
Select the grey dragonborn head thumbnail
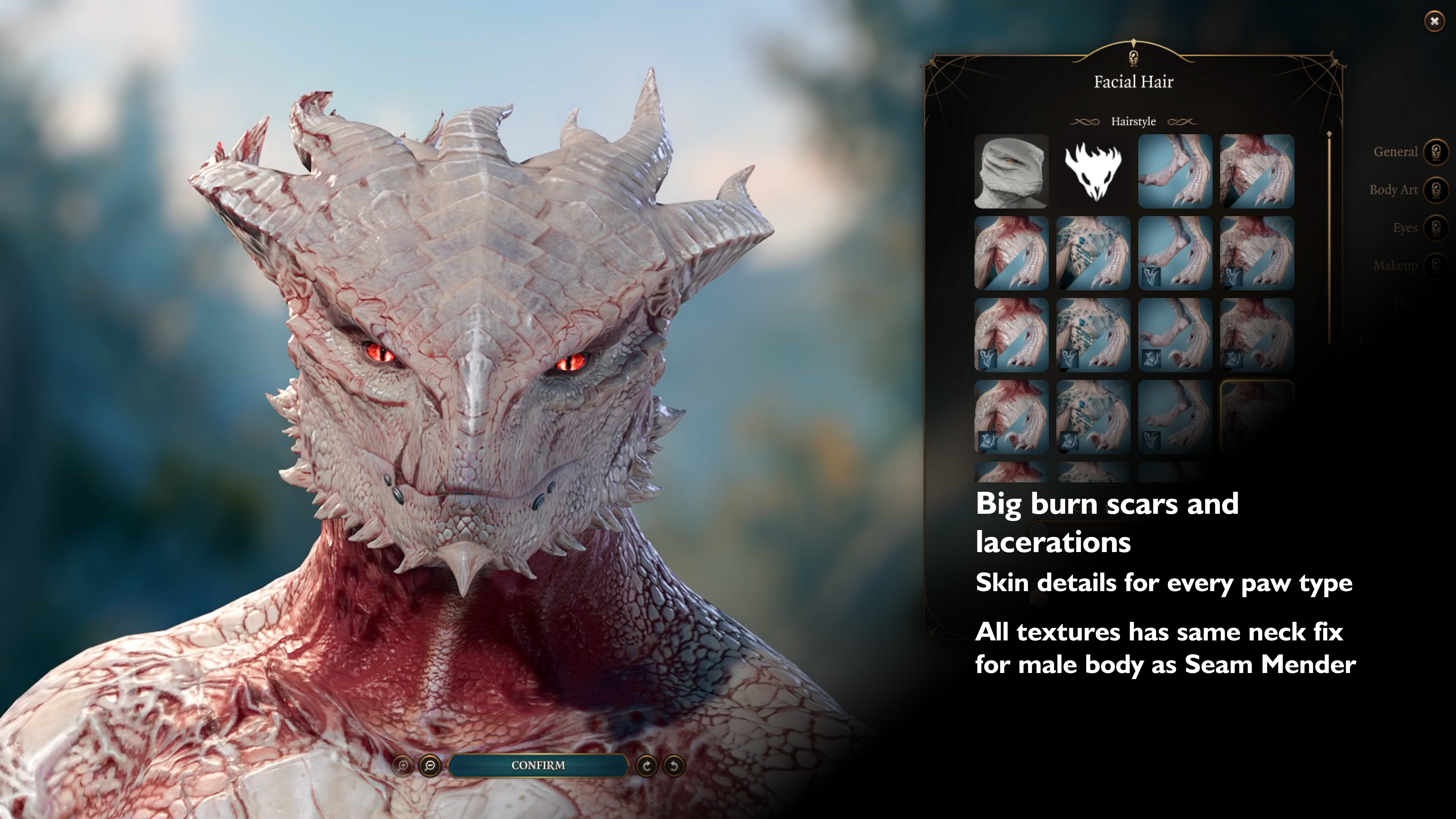(x=1011, y=171)
